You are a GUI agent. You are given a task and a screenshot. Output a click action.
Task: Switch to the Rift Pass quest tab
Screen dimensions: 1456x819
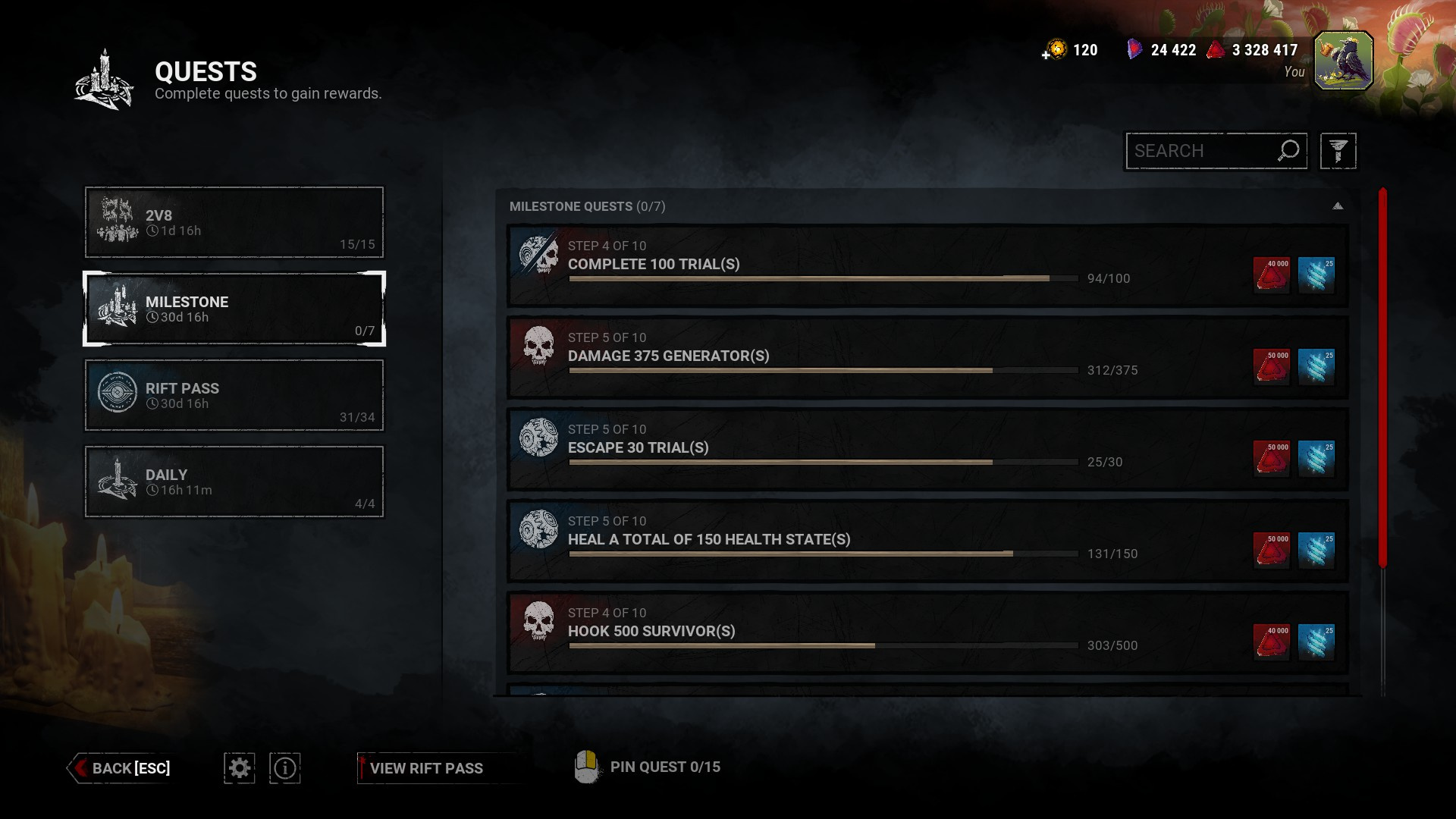(x=234, y=395)
